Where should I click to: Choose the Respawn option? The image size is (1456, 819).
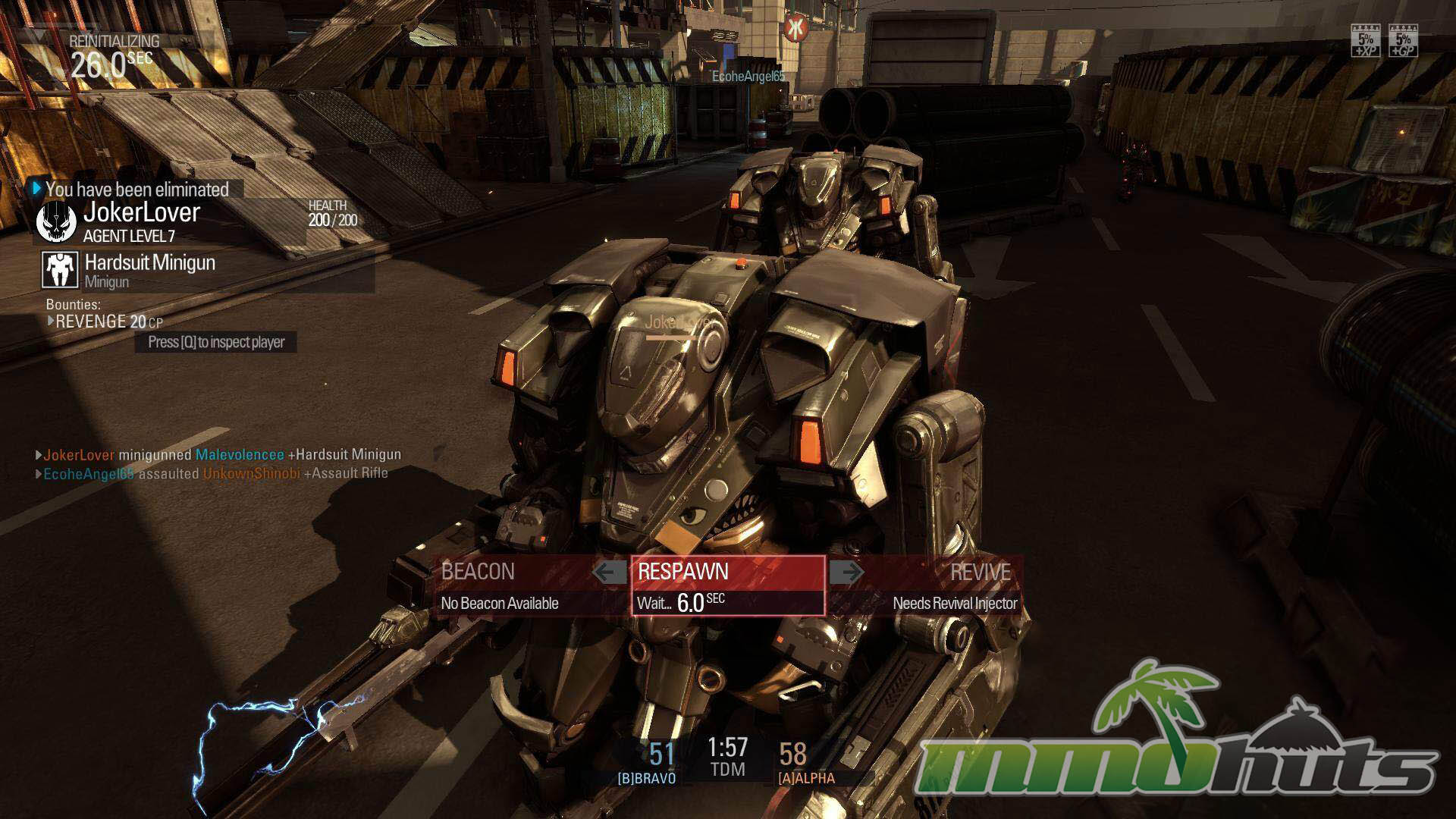(x=728, y=585)
